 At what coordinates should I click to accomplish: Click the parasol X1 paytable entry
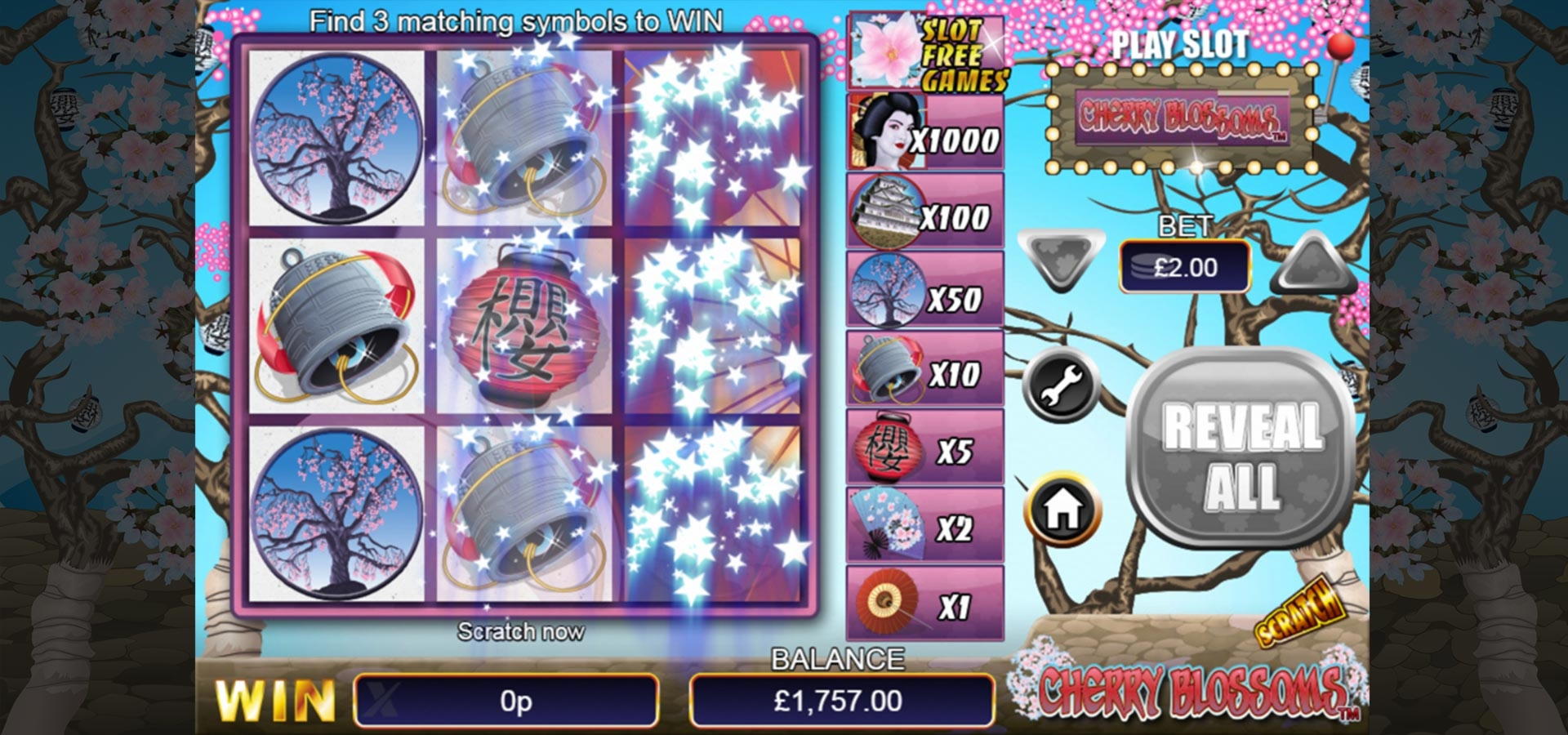click(924, 604)
